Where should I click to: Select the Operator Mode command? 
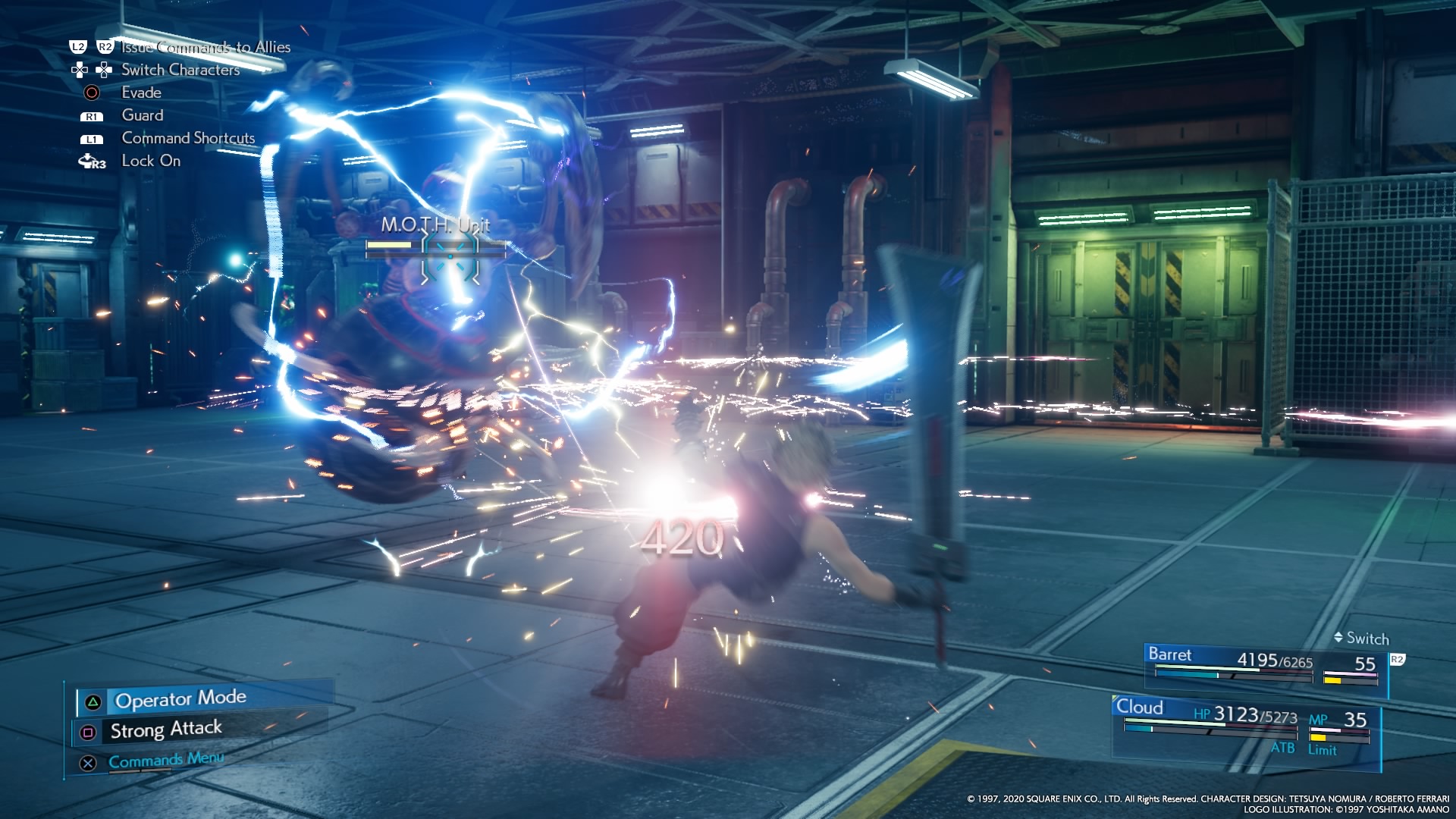180,699
